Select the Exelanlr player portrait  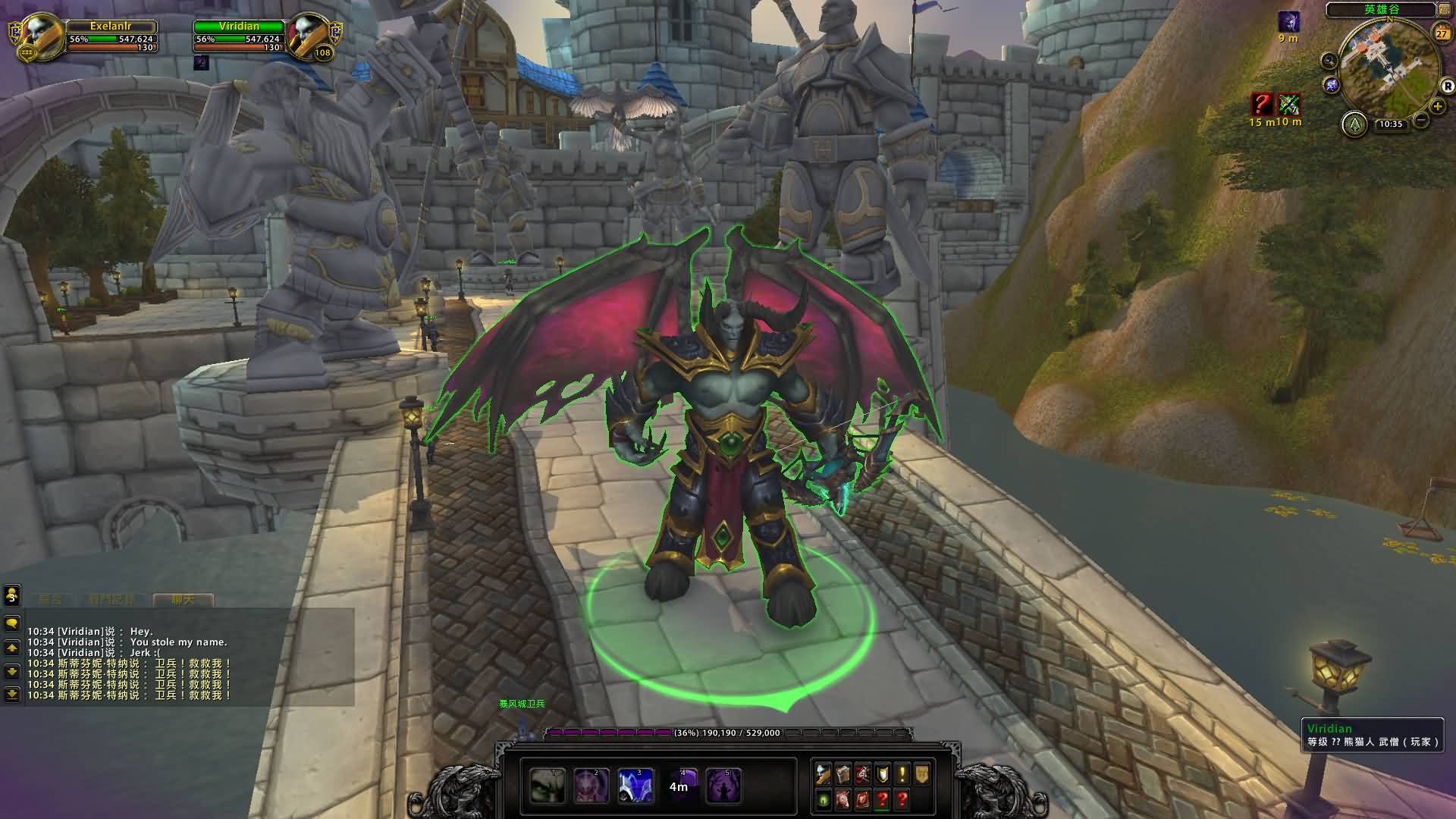(x=36, y=35)
